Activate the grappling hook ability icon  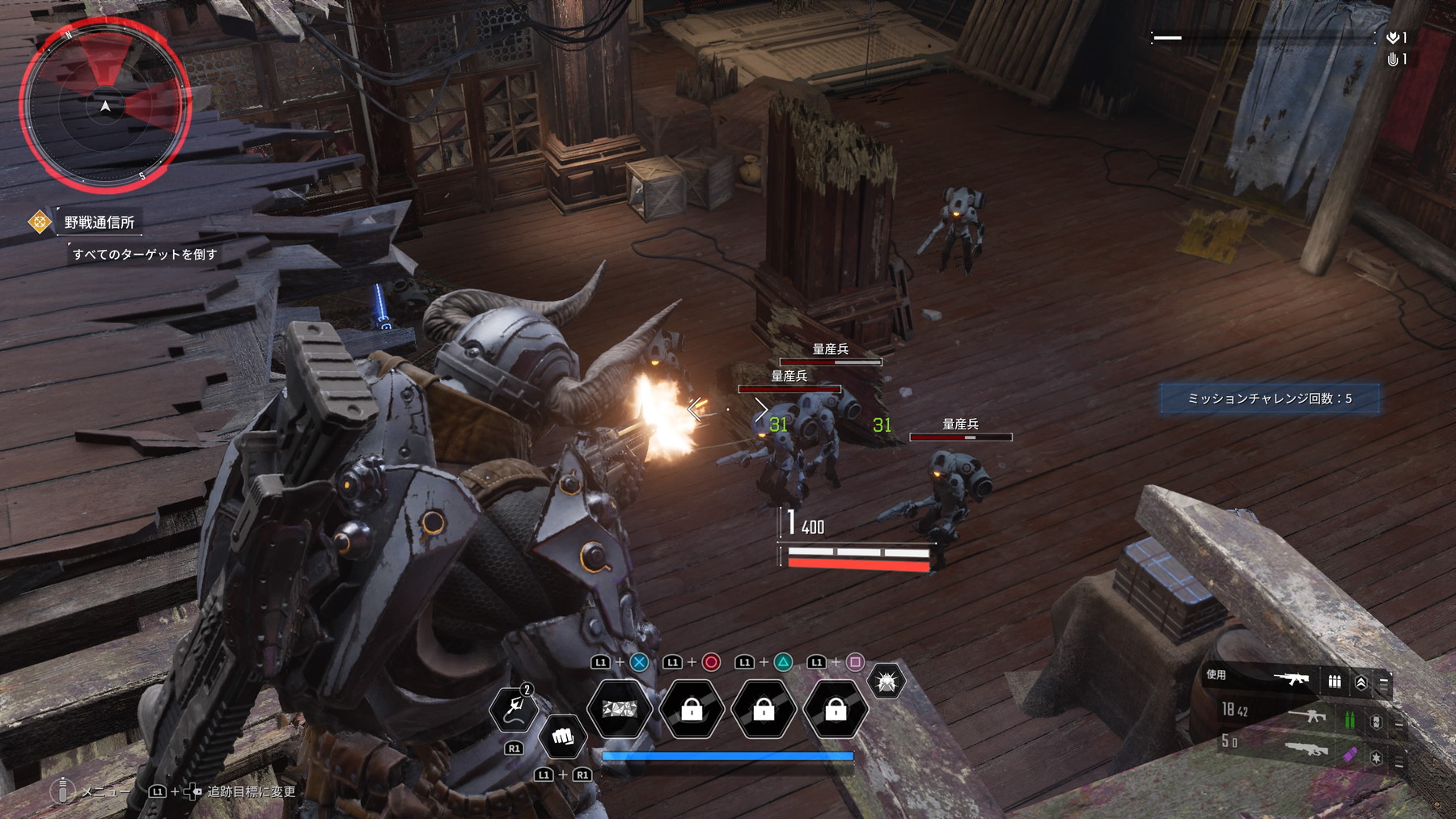tap(514, 708)
